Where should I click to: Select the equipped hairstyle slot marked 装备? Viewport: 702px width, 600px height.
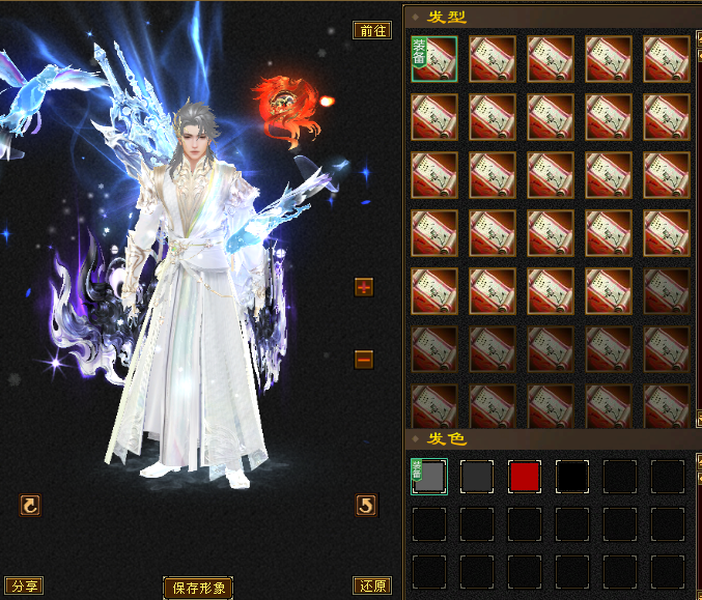pyautogui.click(x=434, y=59)
